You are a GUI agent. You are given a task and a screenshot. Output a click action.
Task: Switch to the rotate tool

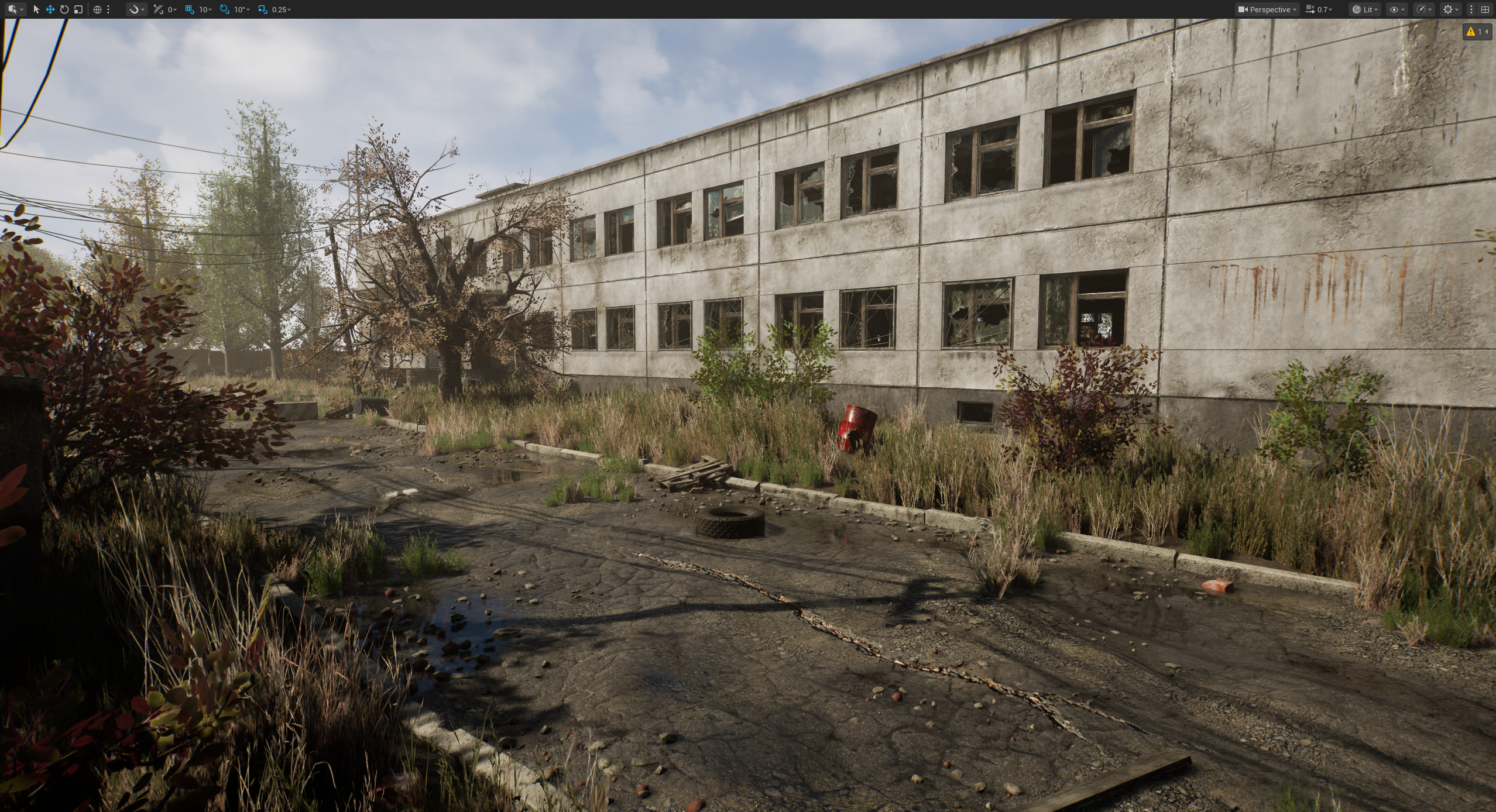tap(64, 9)
